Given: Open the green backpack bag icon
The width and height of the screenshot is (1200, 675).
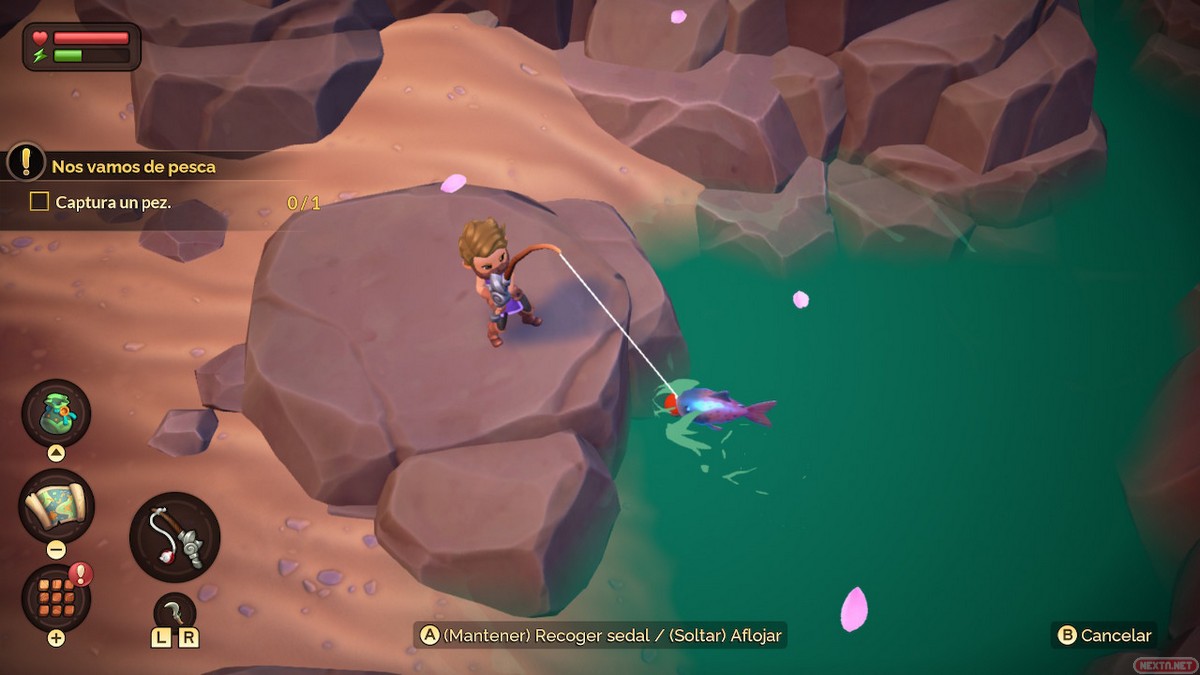Looking at the screenshot, I should coord(56,412).
